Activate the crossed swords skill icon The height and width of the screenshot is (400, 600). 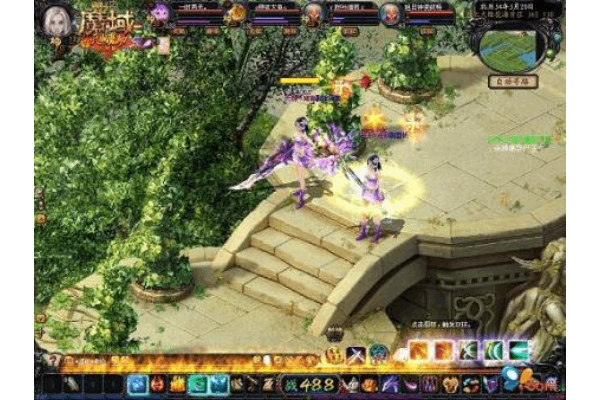point(355,354)
